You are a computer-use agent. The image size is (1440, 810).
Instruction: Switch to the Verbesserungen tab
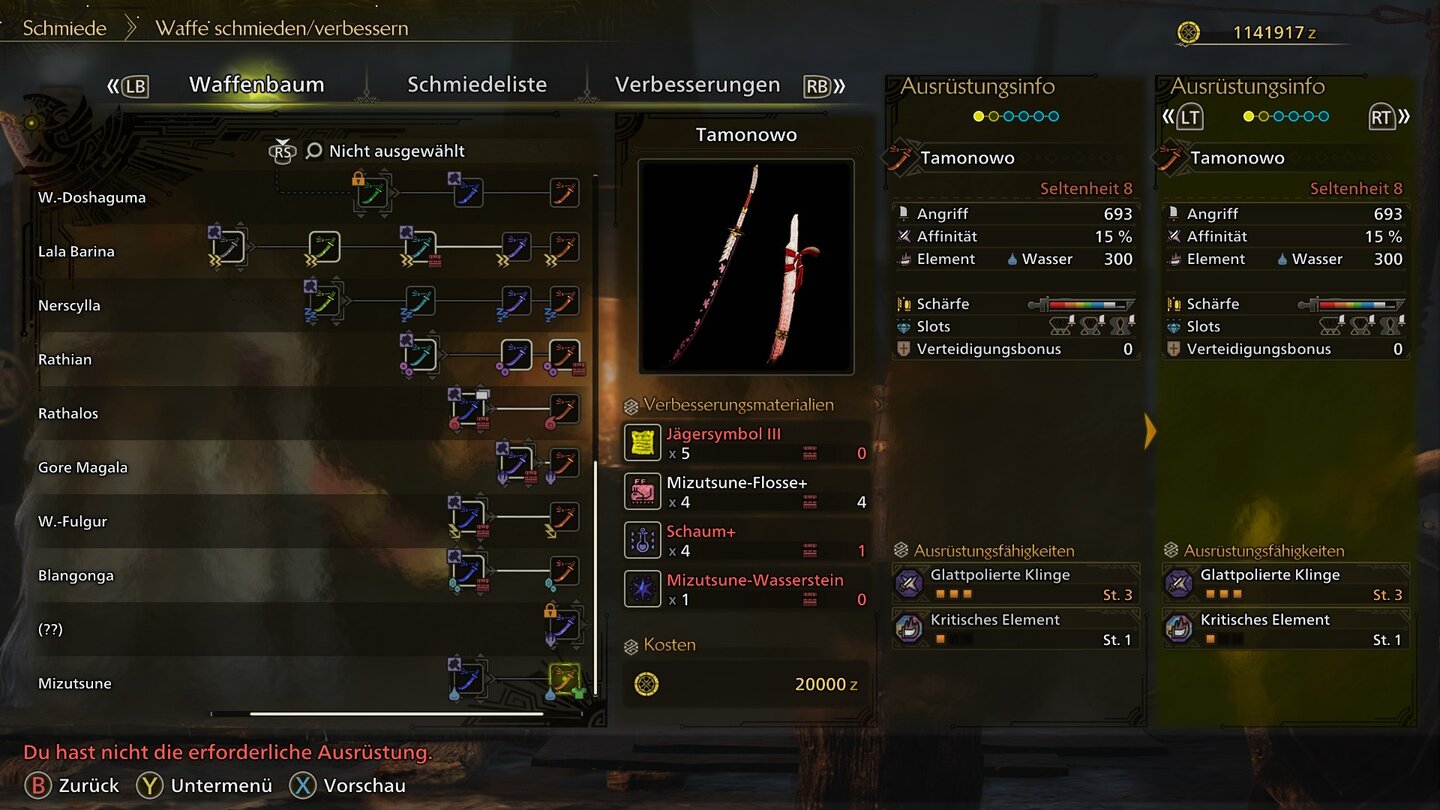tap(697, 85)
